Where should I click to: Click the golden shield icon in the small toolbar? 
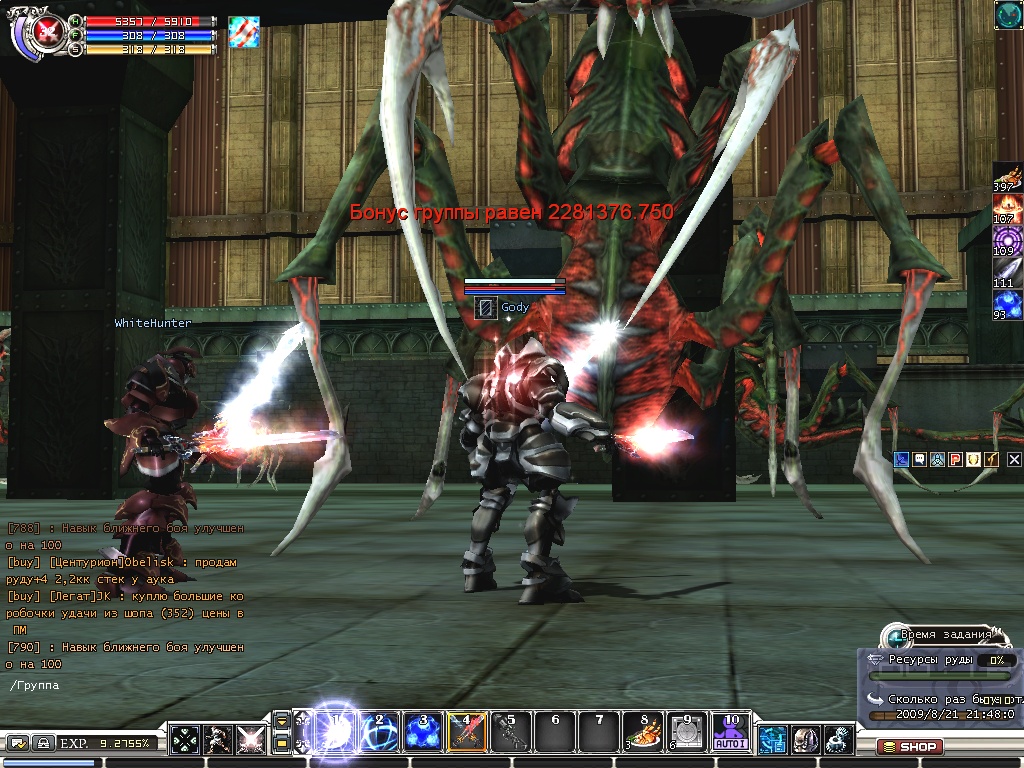coord(974,459)
